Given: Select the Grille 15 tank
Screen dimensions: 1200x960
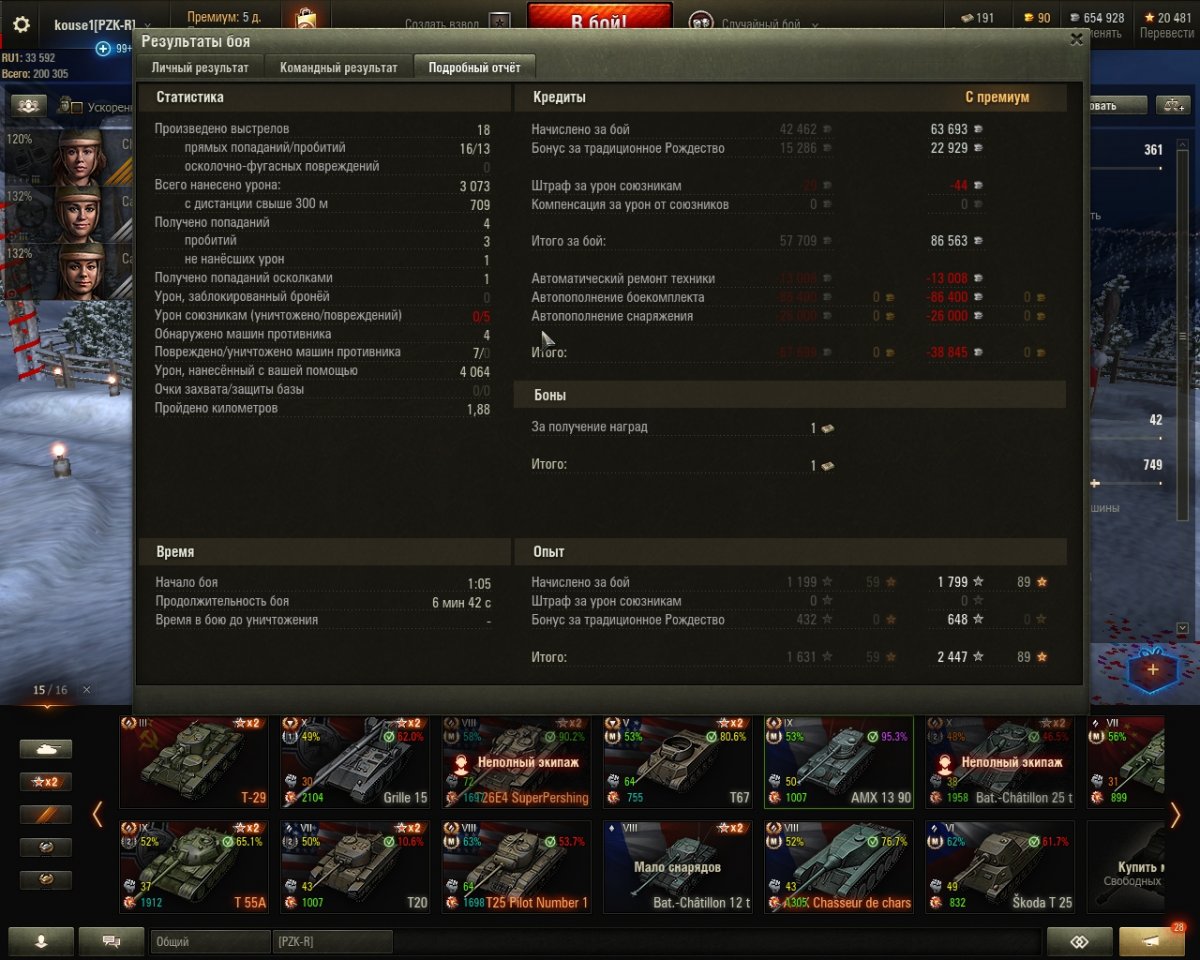Looking at the screenshot, I should tap(354, 762).
